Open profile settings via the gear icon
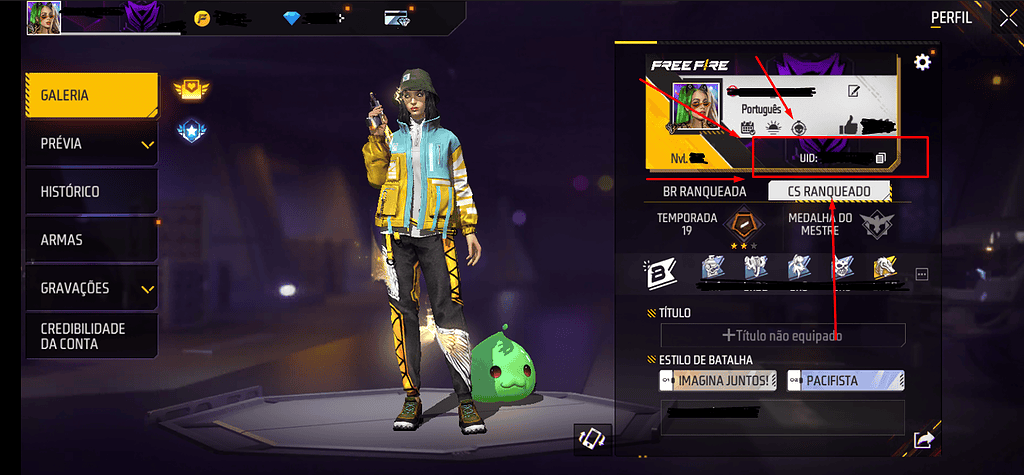 pyautogui.click(x=923, y=63)
